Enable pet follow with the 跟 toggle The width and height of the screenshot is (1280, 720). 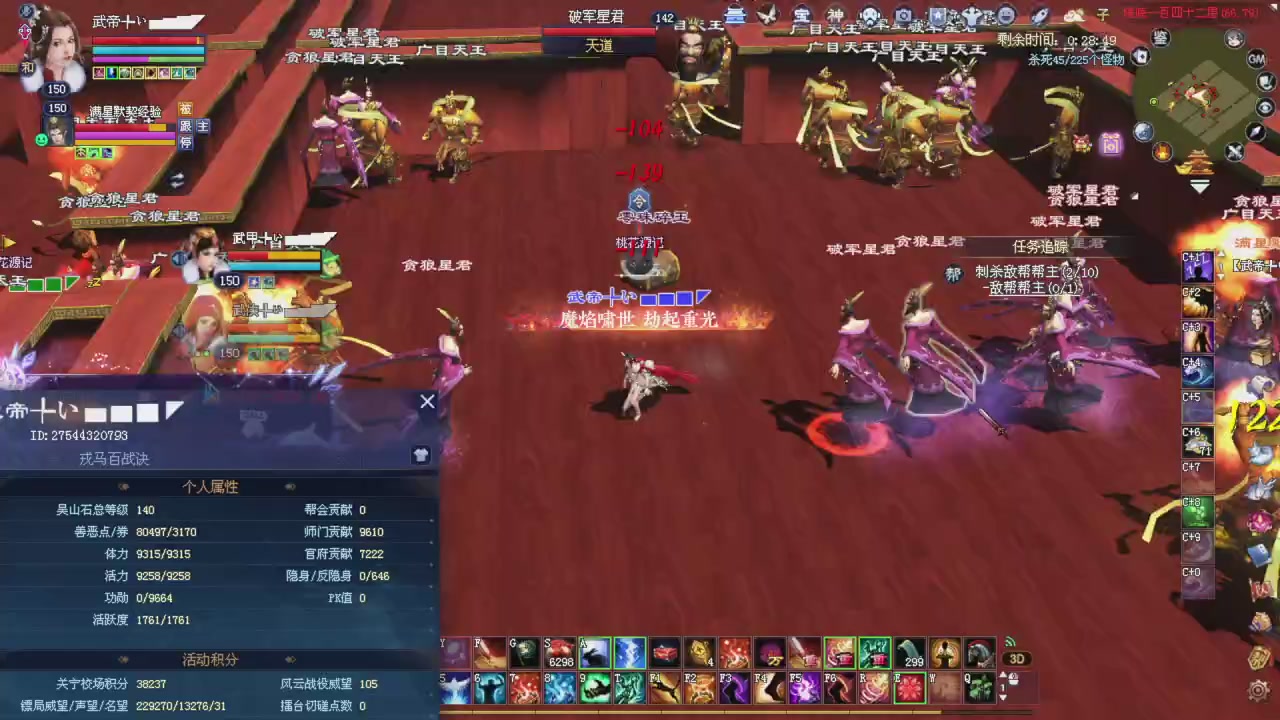(187, 126)
